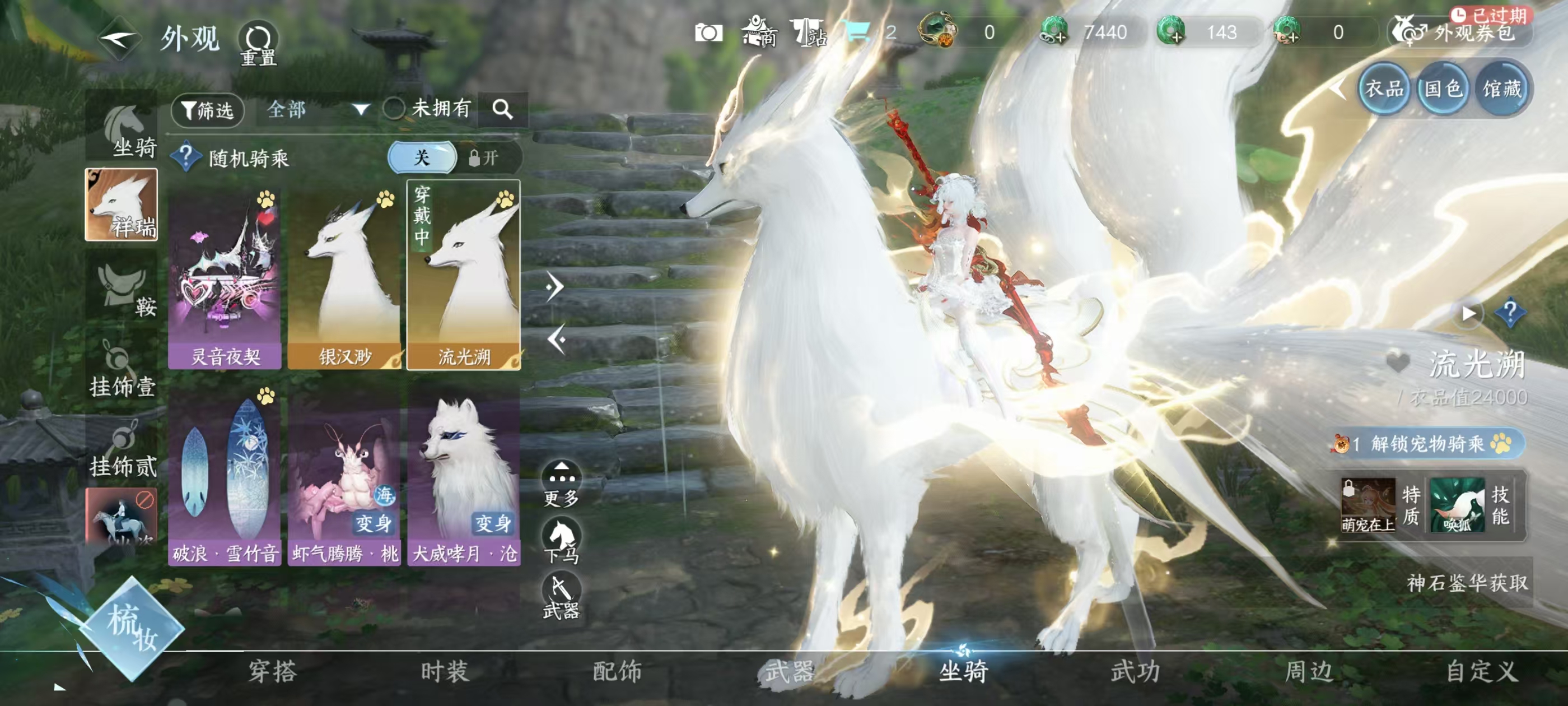Open the 衣品 round button
The width and height of the screenshot is (1568, 706).
(1384, 90)
